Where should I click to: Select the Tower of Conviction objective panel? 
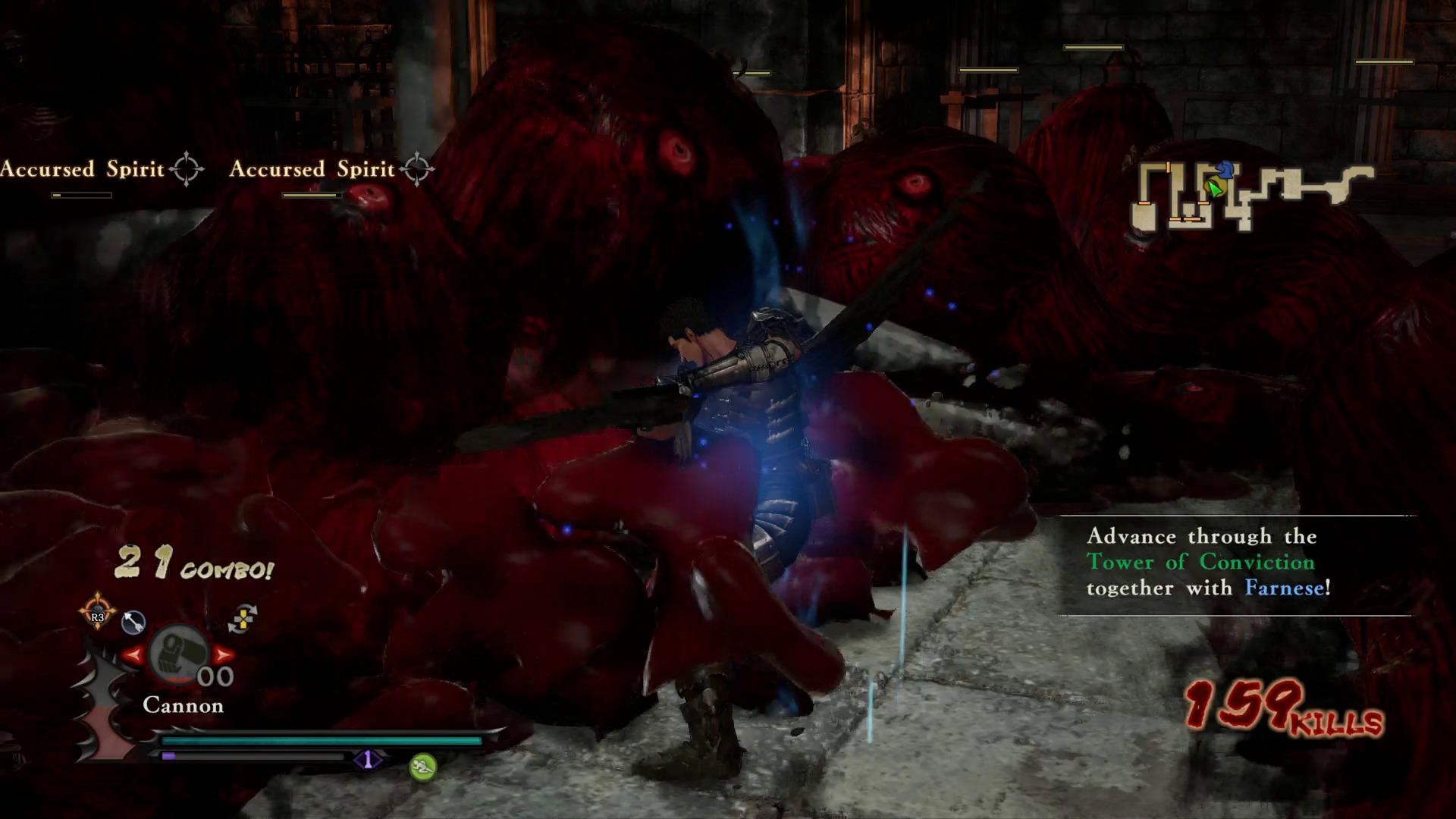[1235, 563]
